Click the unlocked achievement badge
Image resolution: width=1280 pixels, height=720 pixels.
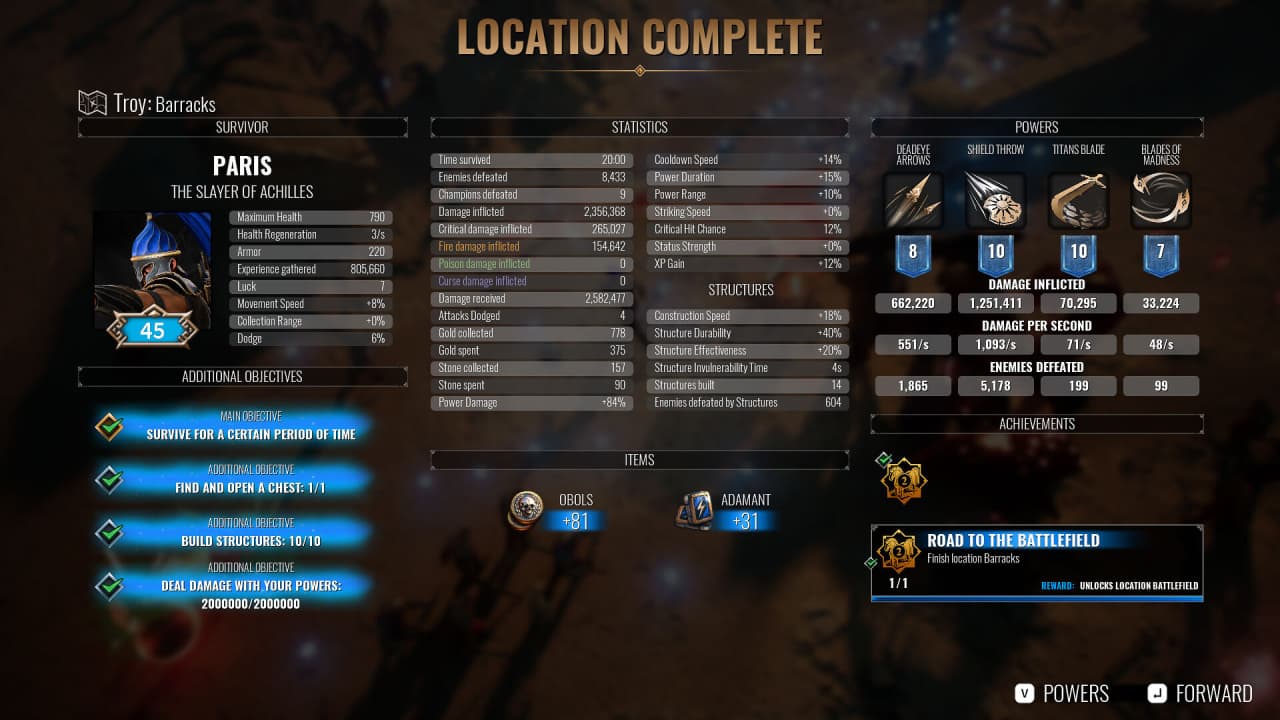(903, 480)
